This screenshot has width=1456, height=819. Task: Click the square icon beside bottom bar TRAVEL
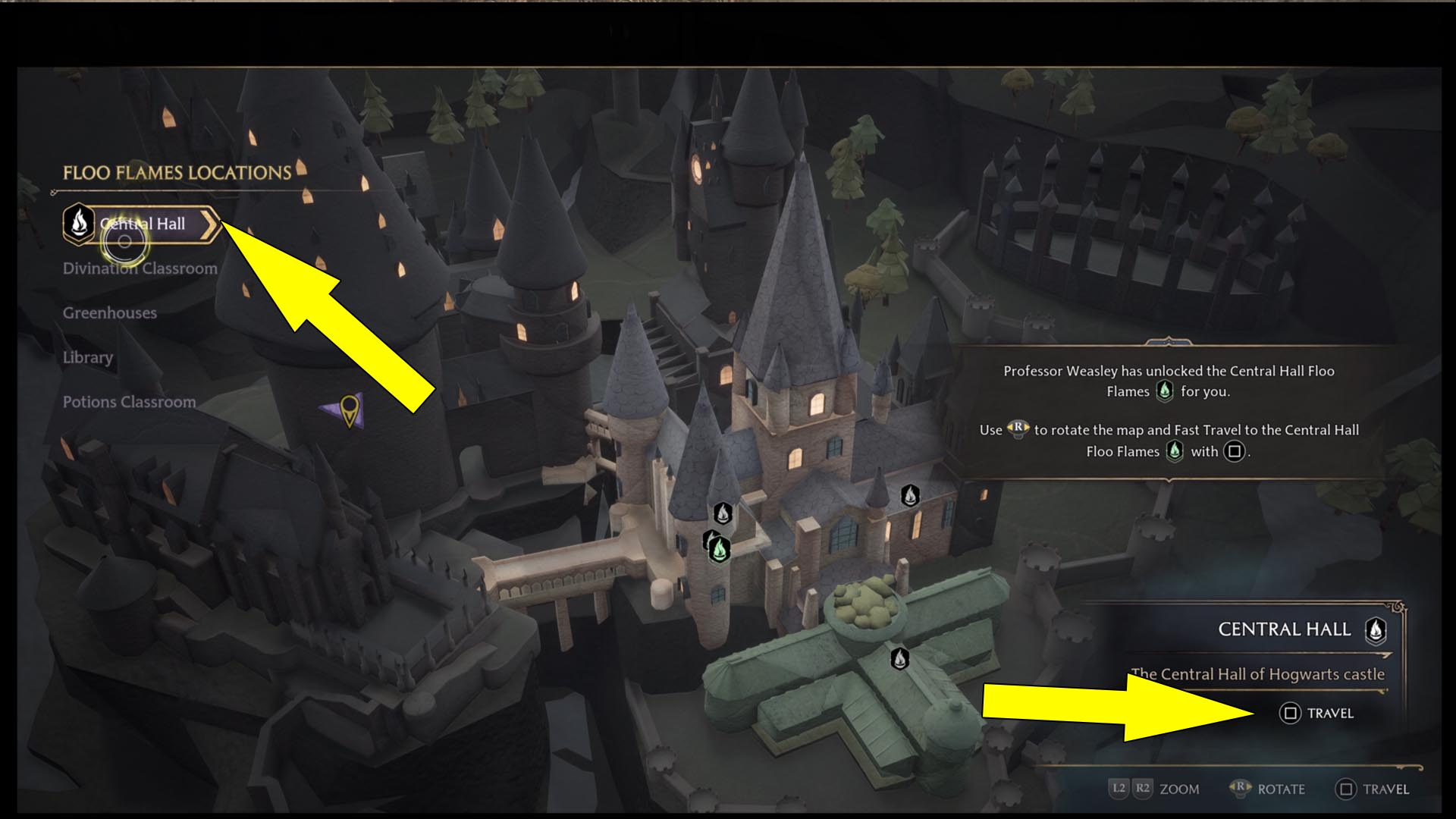point(1347,789)
